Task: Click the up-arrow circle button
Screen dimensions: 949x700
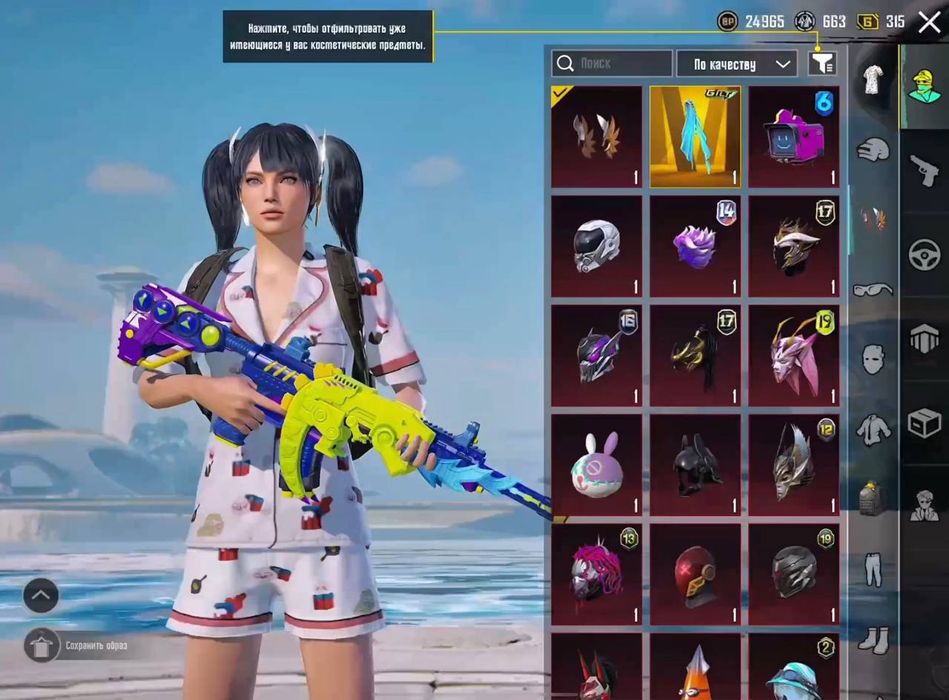Action: pyautogui.click(x=41, y=597)
